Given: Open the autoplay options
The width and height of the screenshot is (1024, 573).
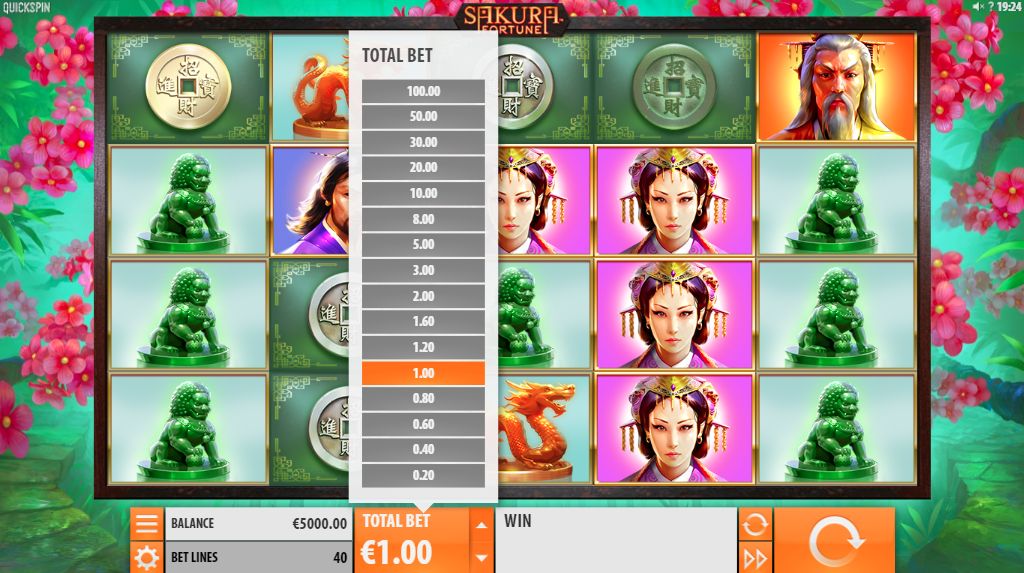Looking at the screenshot, I should (x=754, y=523).
